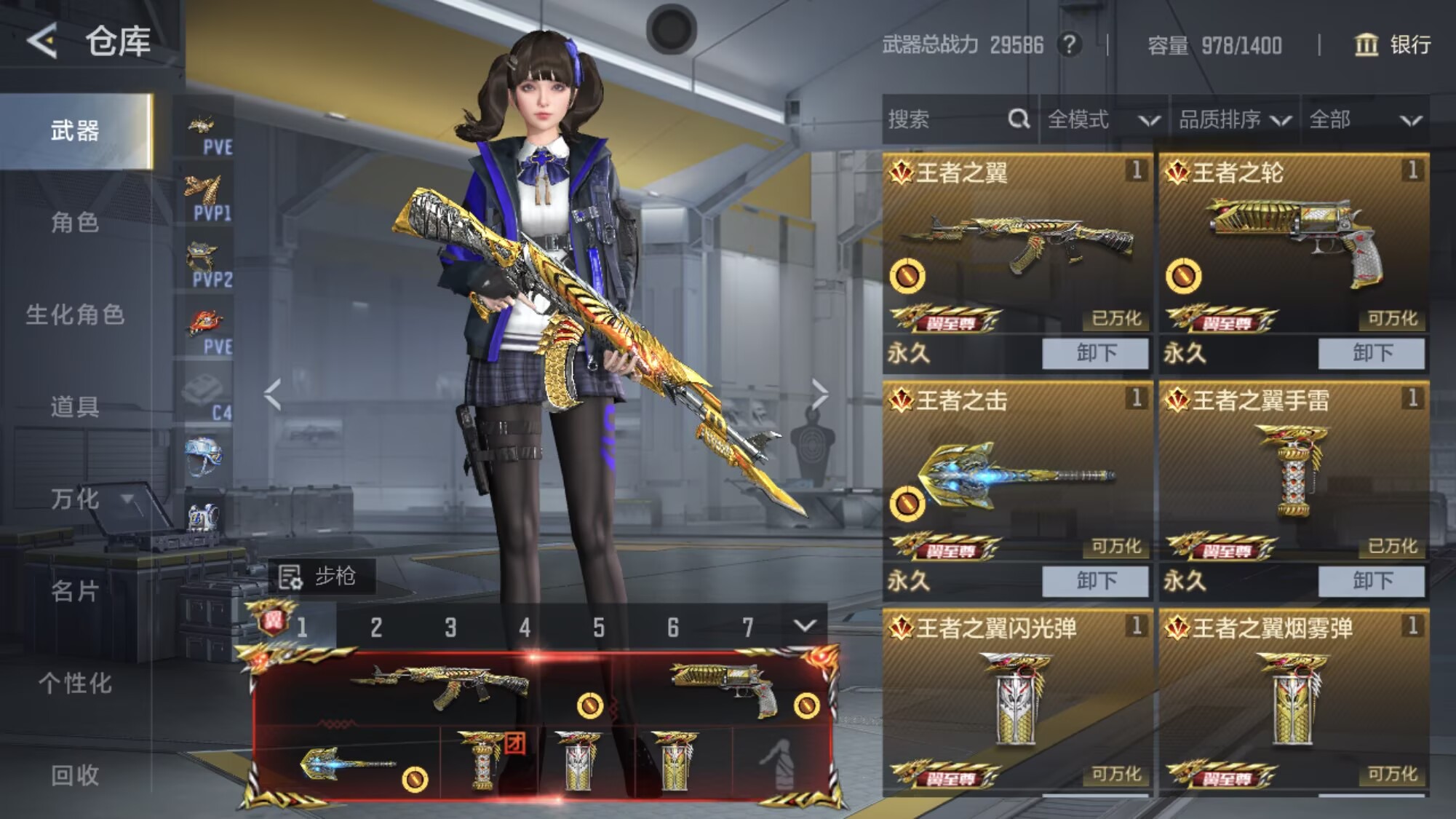Switch to the 生化角色 tab
This screenshot has height=819, width=1456.
point(75,314)
